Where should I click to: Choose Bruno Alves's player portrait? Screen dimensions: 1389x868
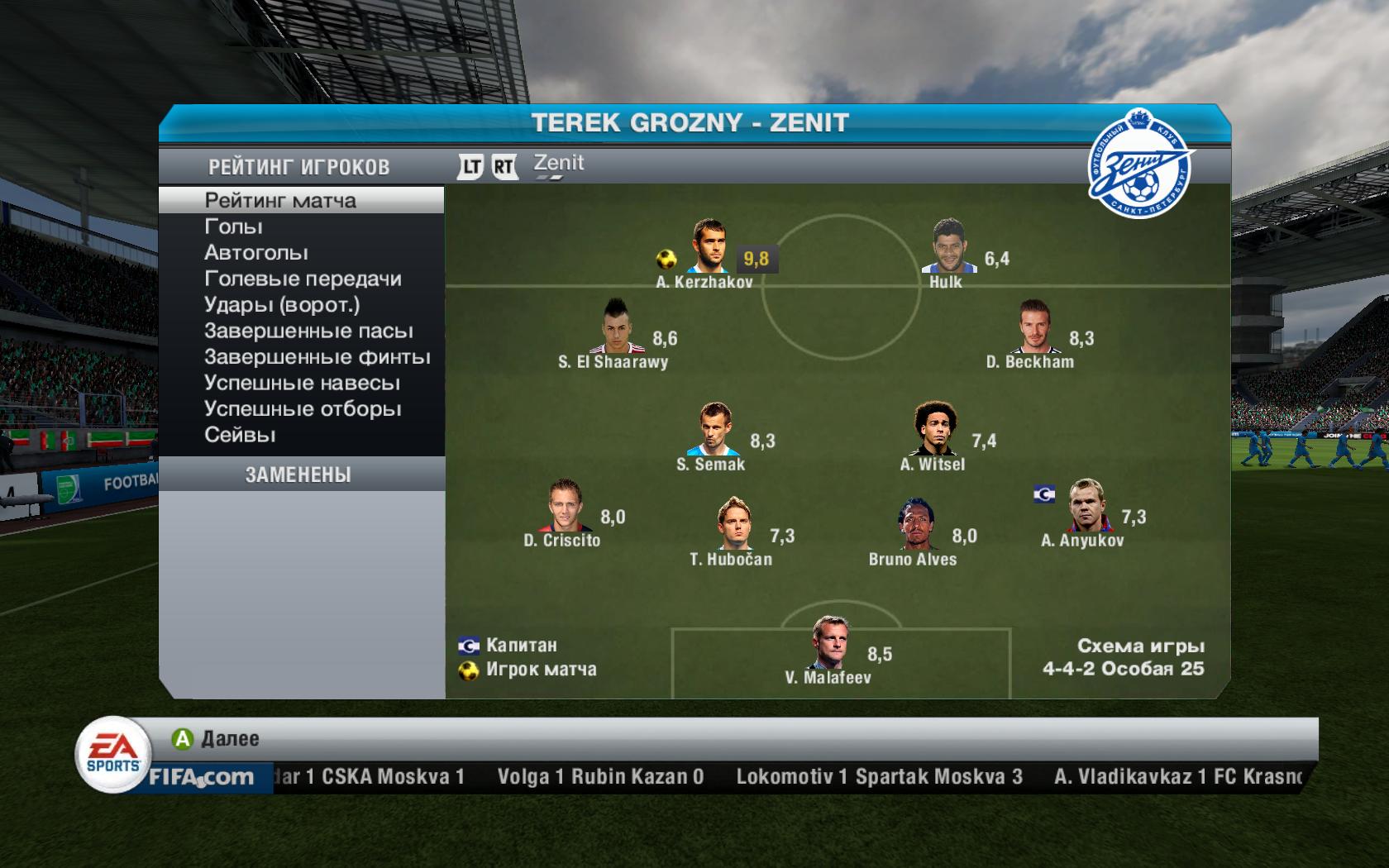point(916,525)
